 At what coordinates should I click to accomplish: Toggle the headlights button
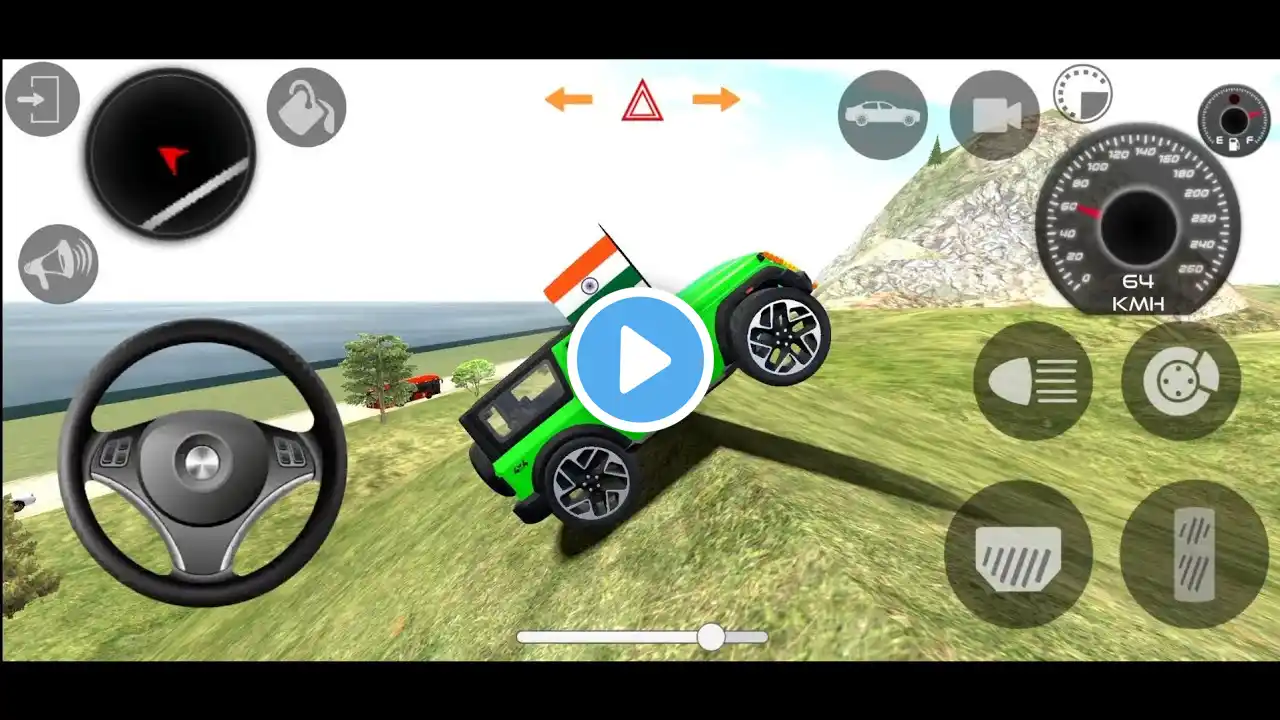coord(1033,381)
